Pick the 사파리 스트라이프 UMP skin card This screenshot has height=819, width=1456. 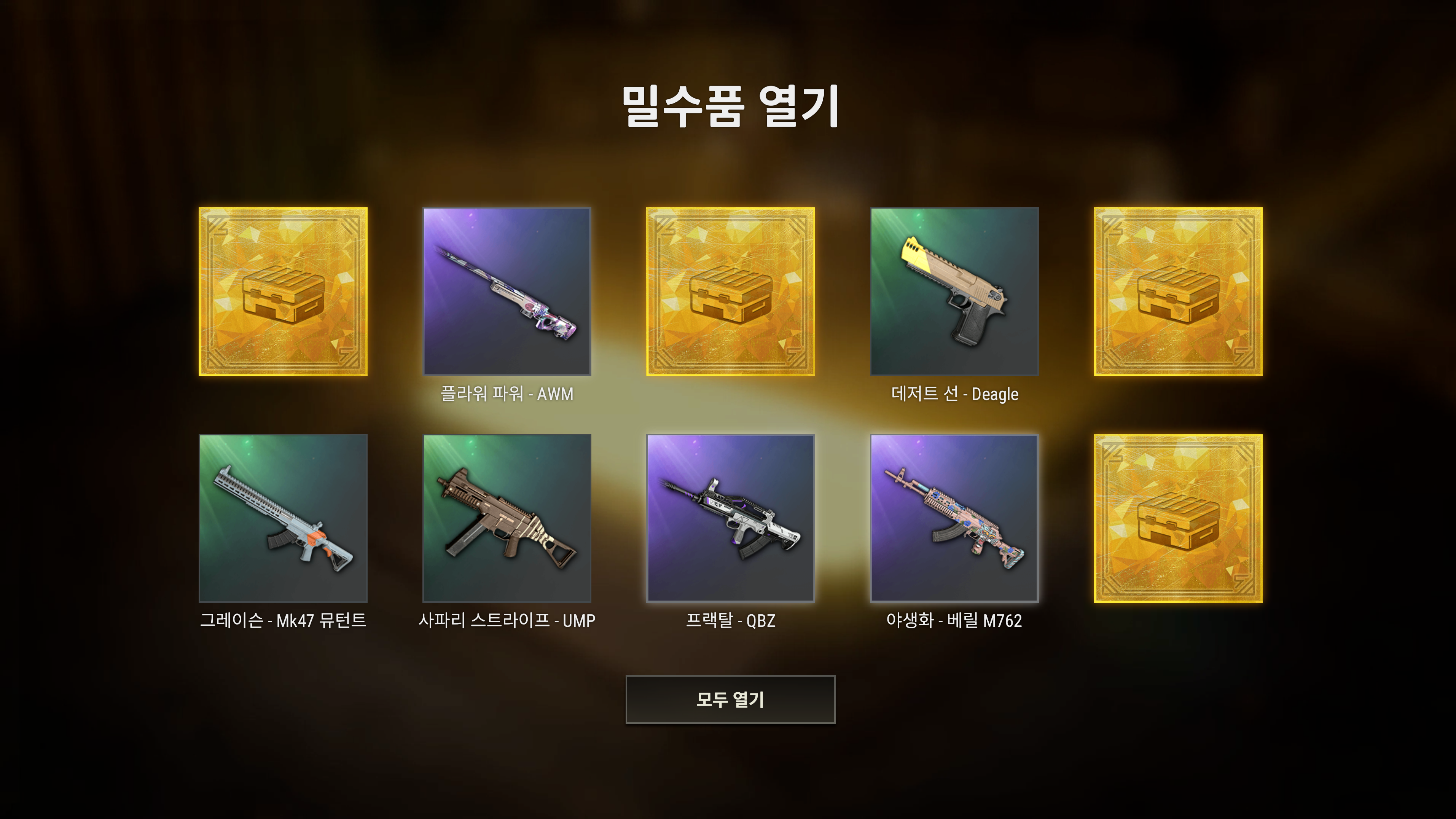click(507, 518)
